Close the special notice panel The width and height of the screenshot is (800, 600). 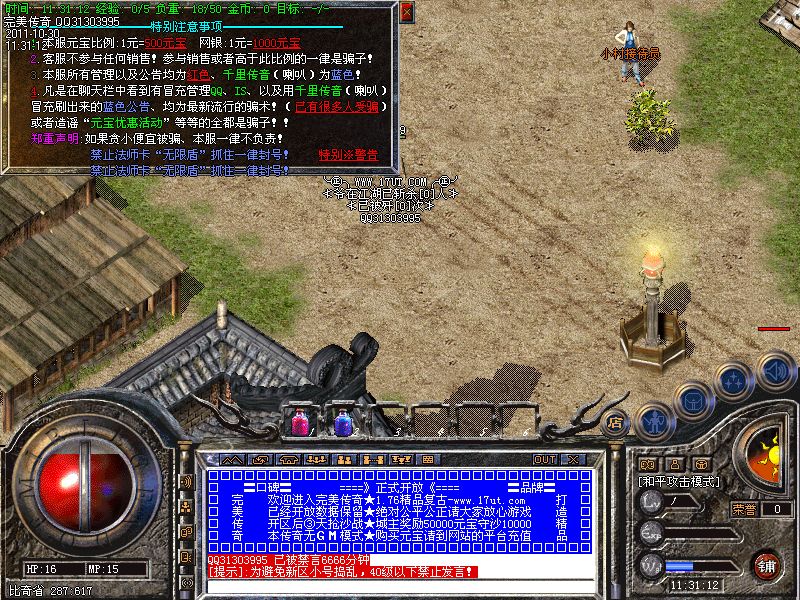pos(406,13)
